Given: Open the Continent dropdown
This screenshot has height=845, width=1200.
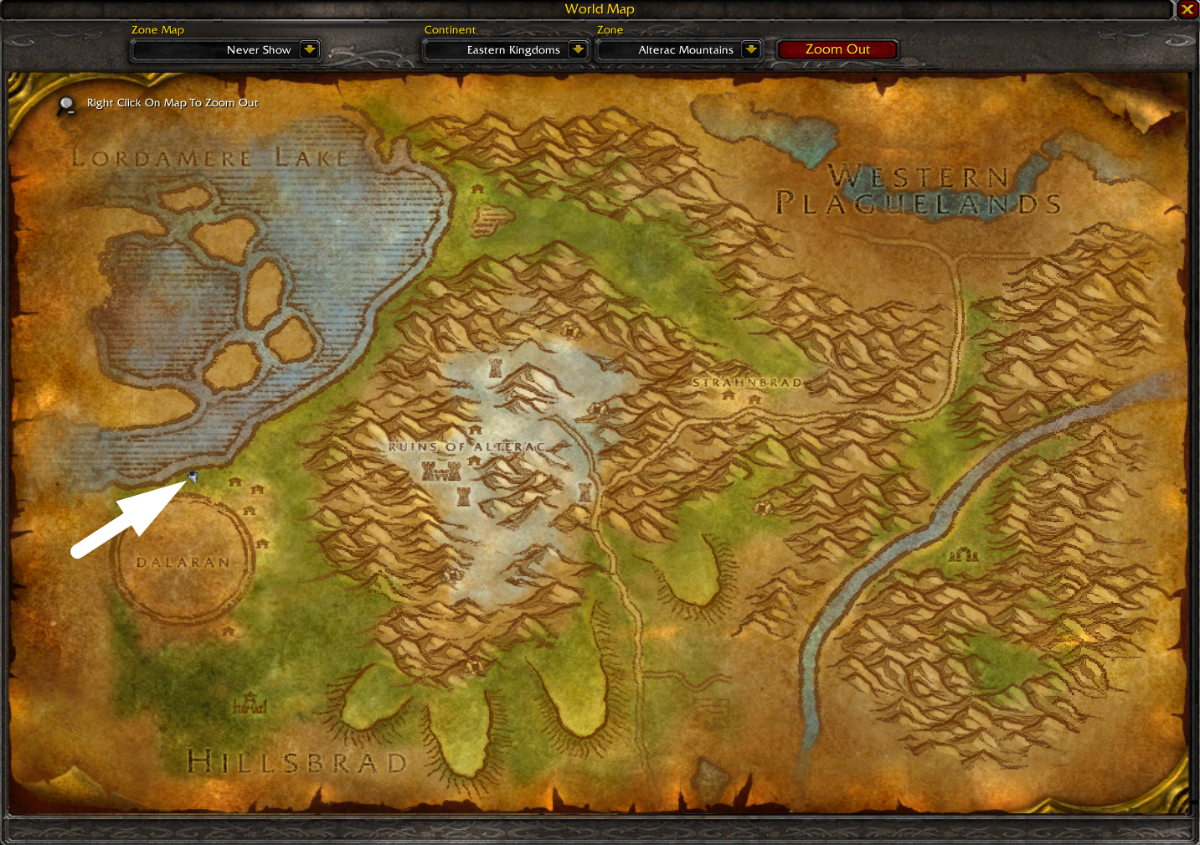Looking at the screenshot, I should [577, 50].
